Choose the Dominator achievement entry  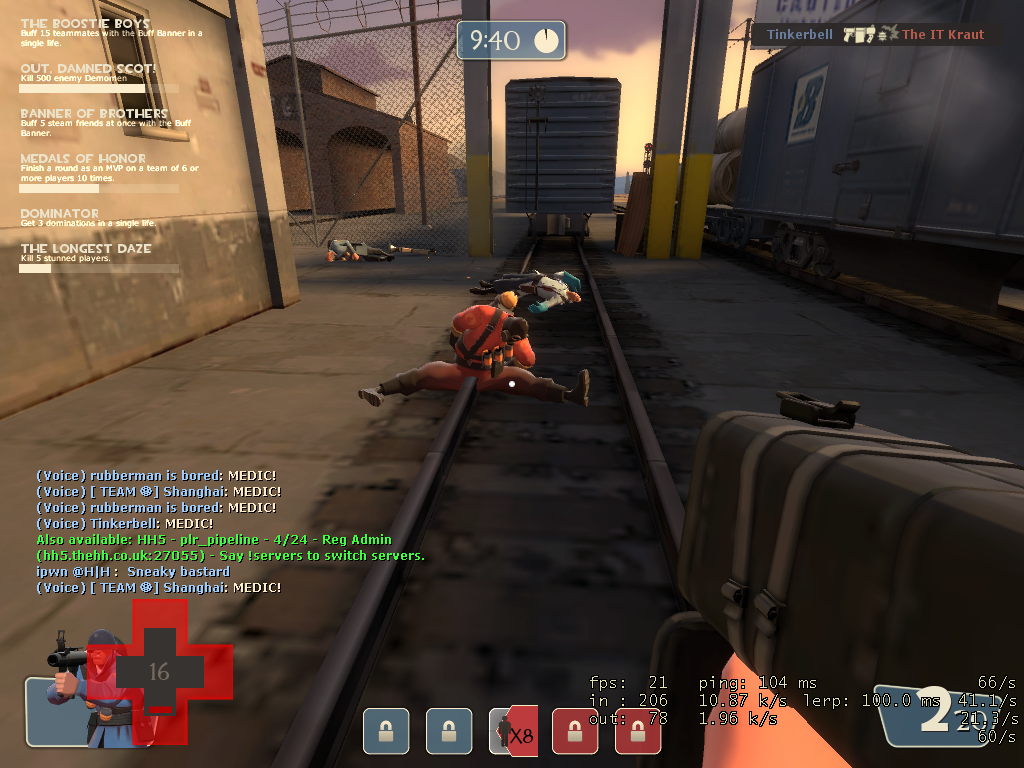(60, 214)
